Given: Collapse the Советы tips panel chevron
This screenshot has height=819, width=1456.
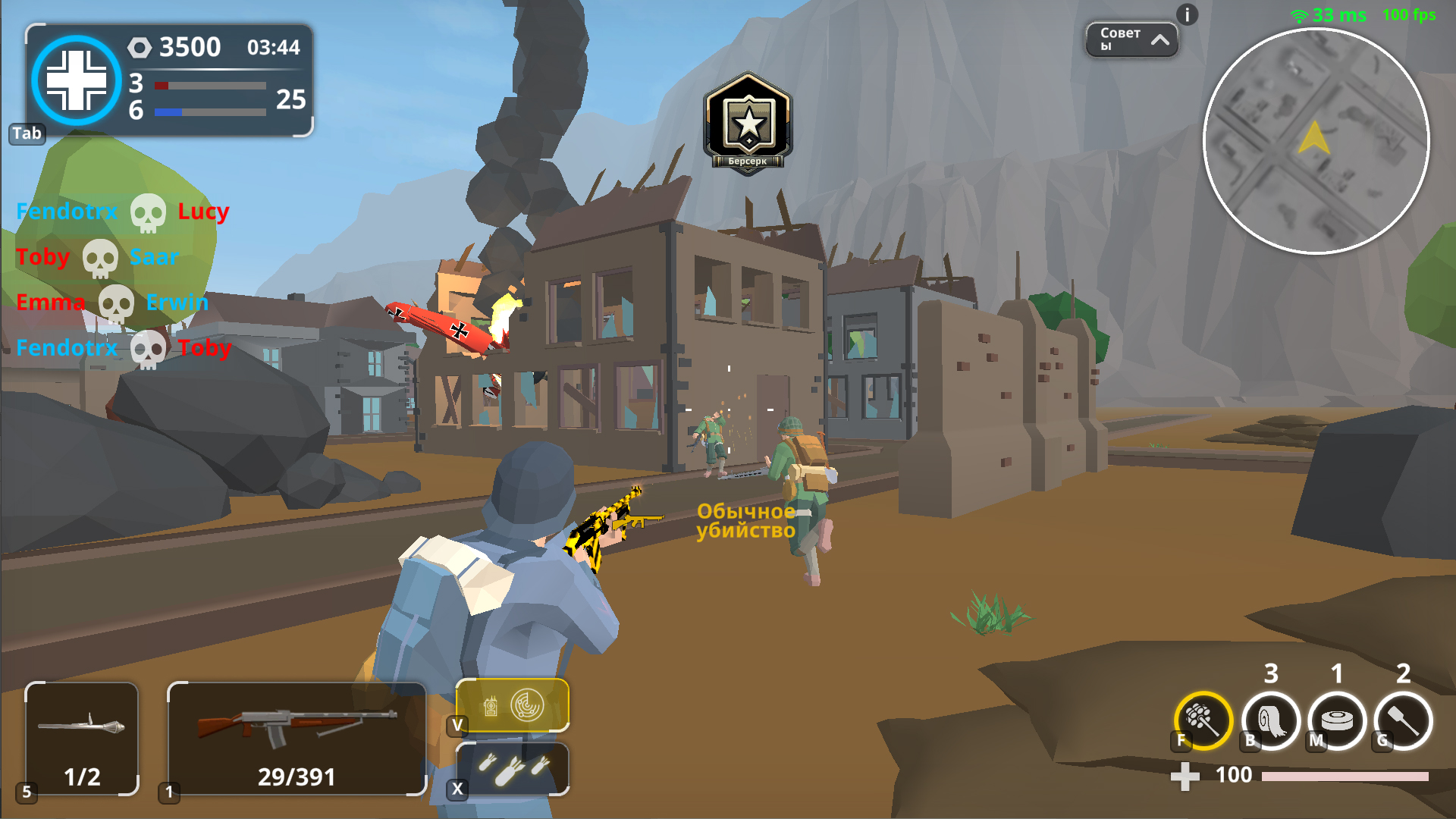Looking at the screenshot, I should pyautogui.click(x=1159, y=38).
